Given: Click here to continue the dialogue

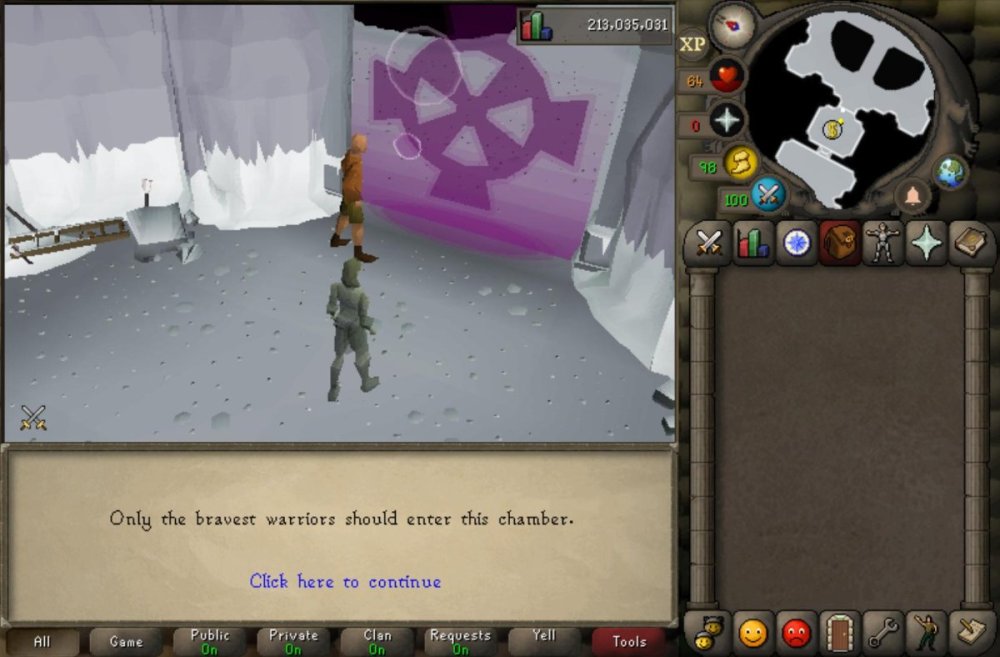Looking at the screenshot, I should click(345, 581).
